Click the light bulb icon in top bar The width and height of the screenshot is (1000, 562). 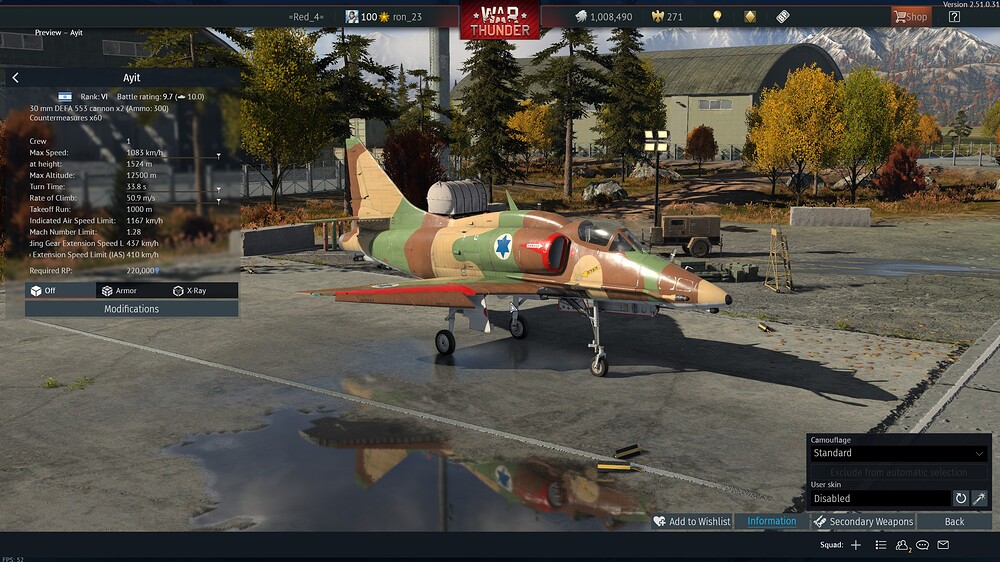point(716,16)
